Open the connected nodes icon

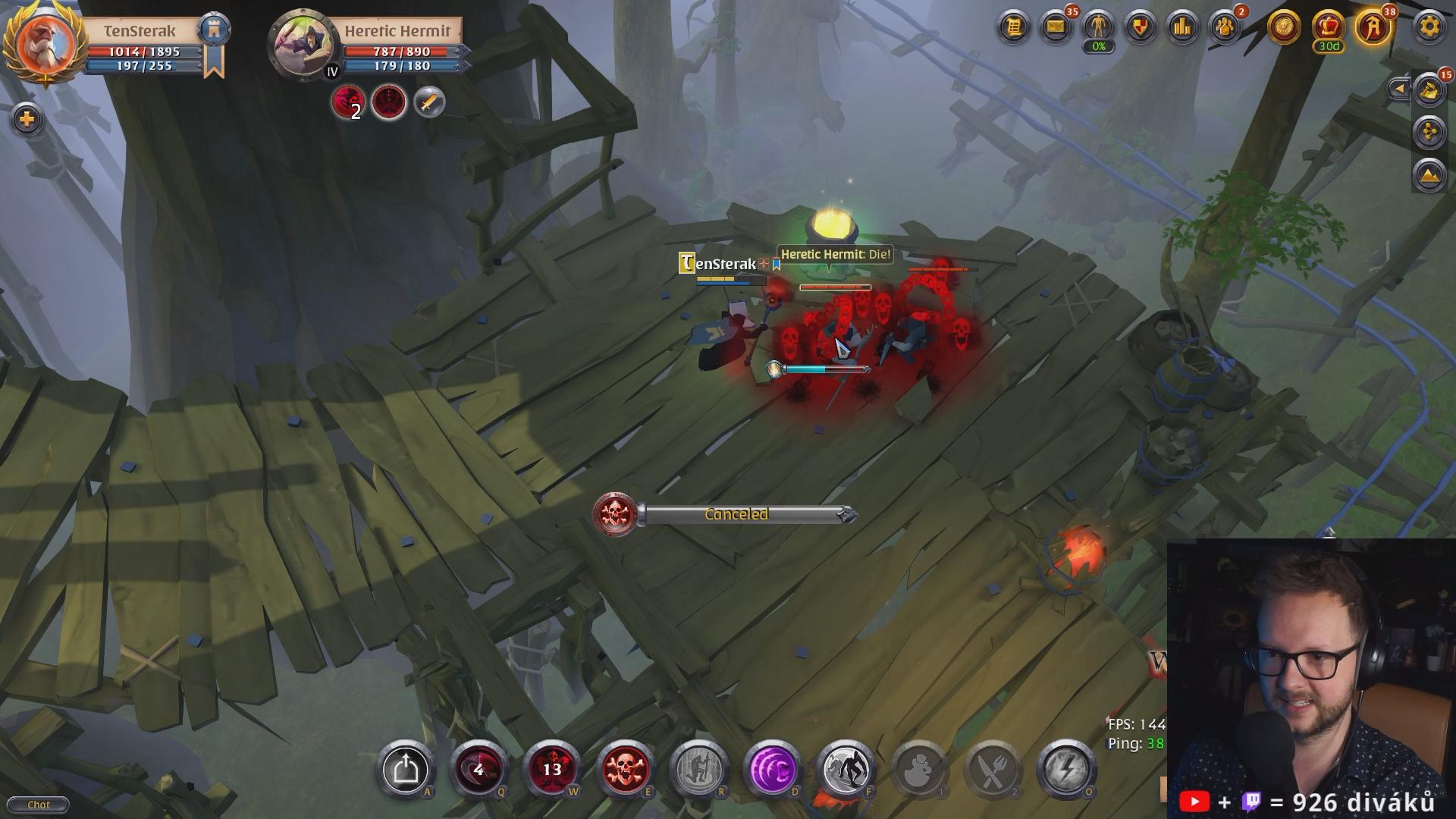[1429, 133]
